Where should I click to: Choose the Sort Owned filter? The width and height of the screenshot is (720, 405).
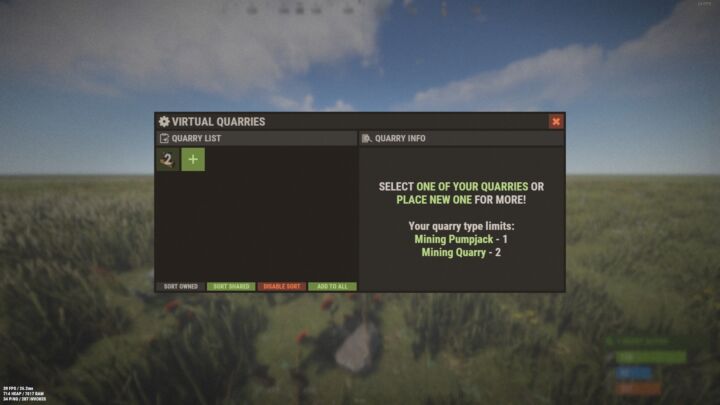[x=181, y=287]
